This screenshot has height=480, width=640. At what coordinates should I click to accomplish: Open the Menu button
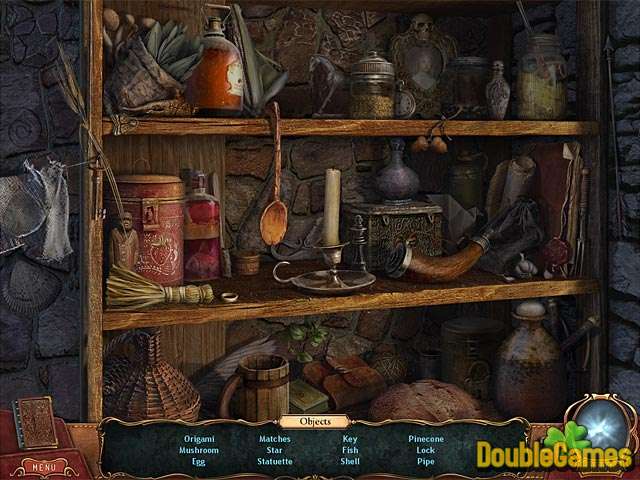39,466
